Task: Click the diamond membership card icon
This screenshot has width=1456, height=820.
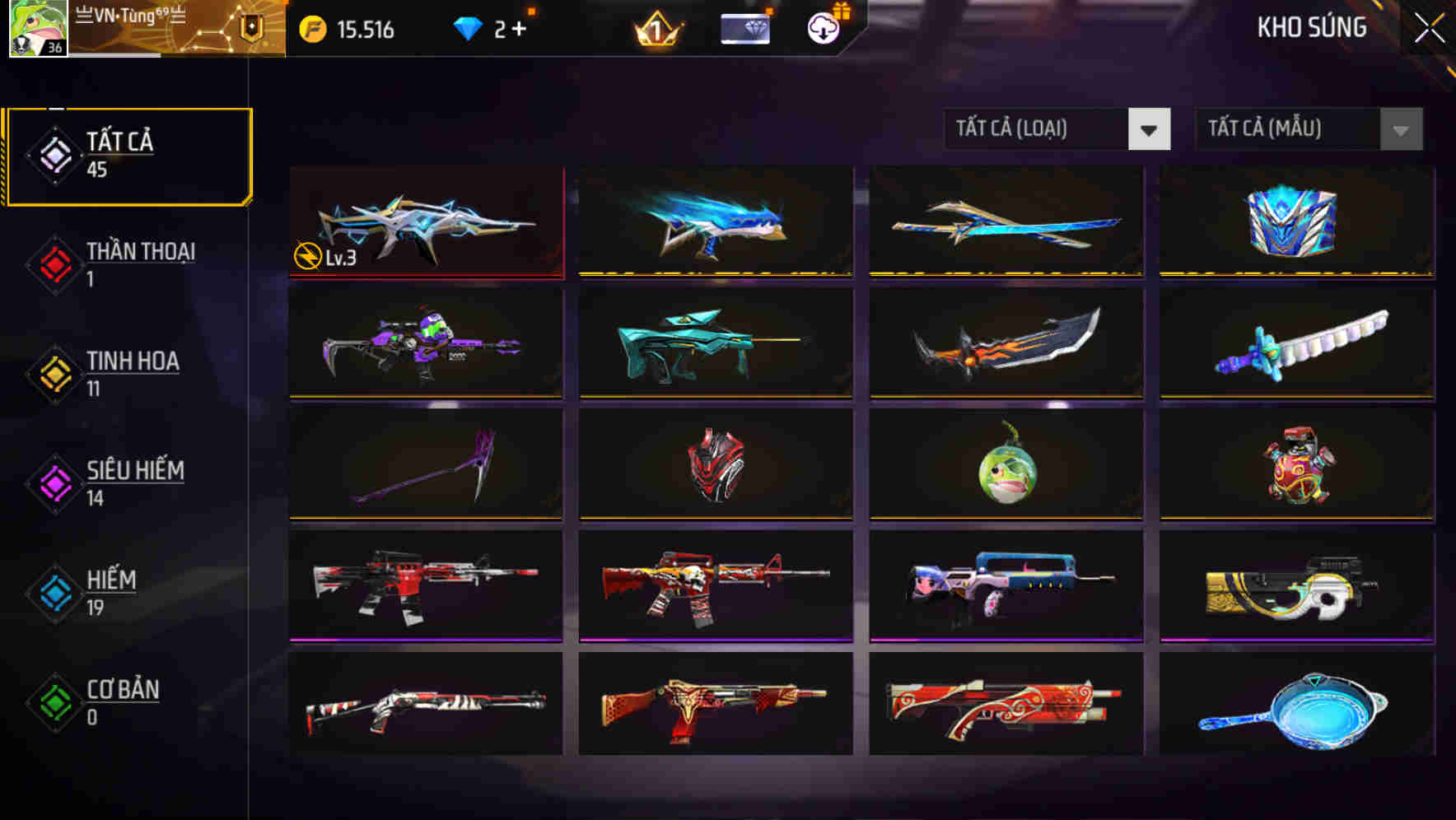Action: tap(744, 27)
